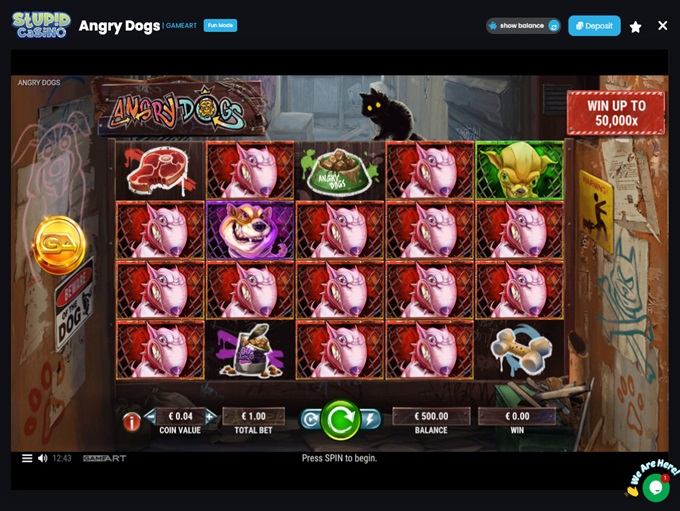
Task: Toggle the show balance switch
Action: pos(553,26)
